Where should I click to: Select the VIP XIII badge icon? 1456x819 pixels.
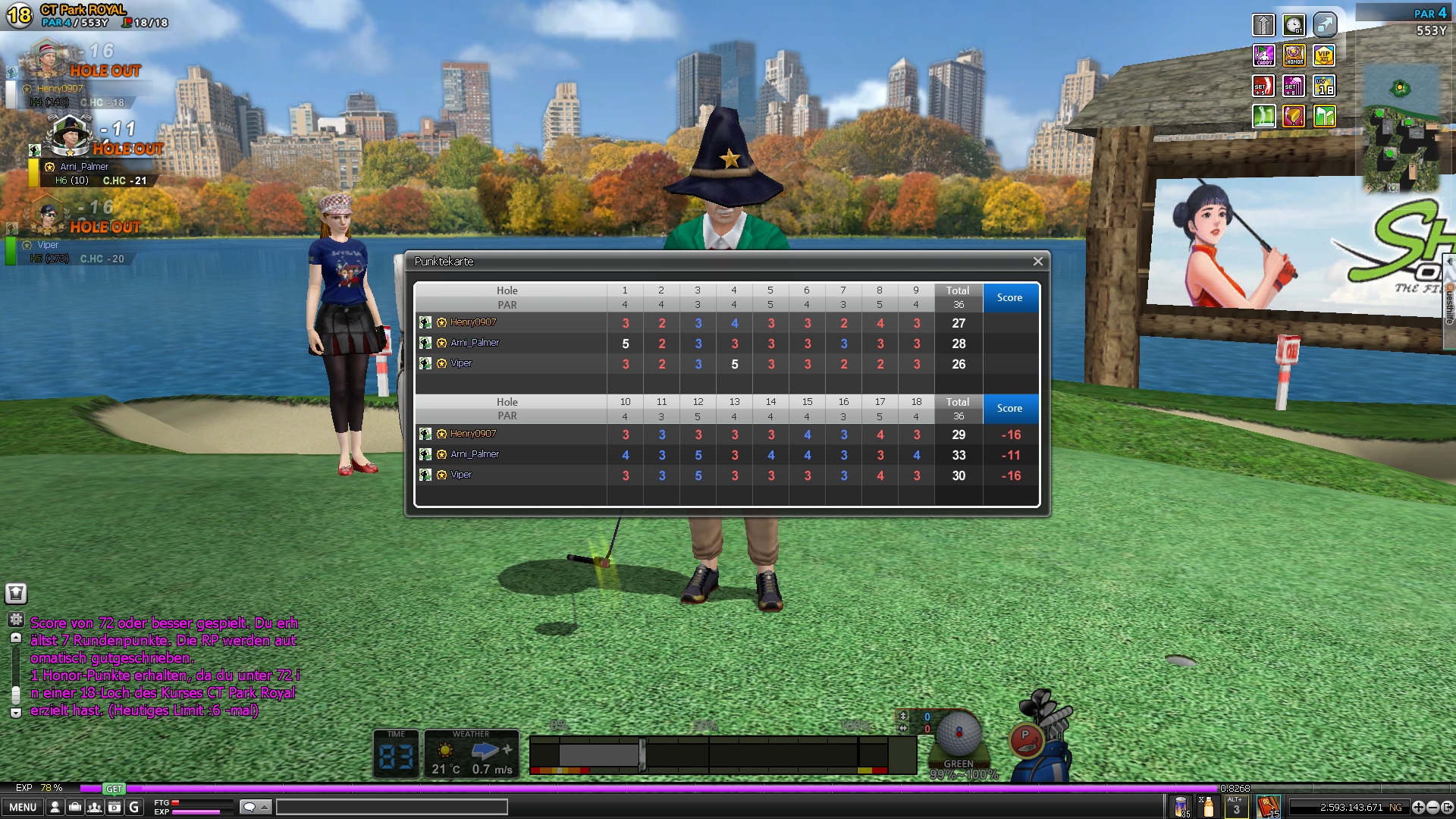pos(1324,55)
